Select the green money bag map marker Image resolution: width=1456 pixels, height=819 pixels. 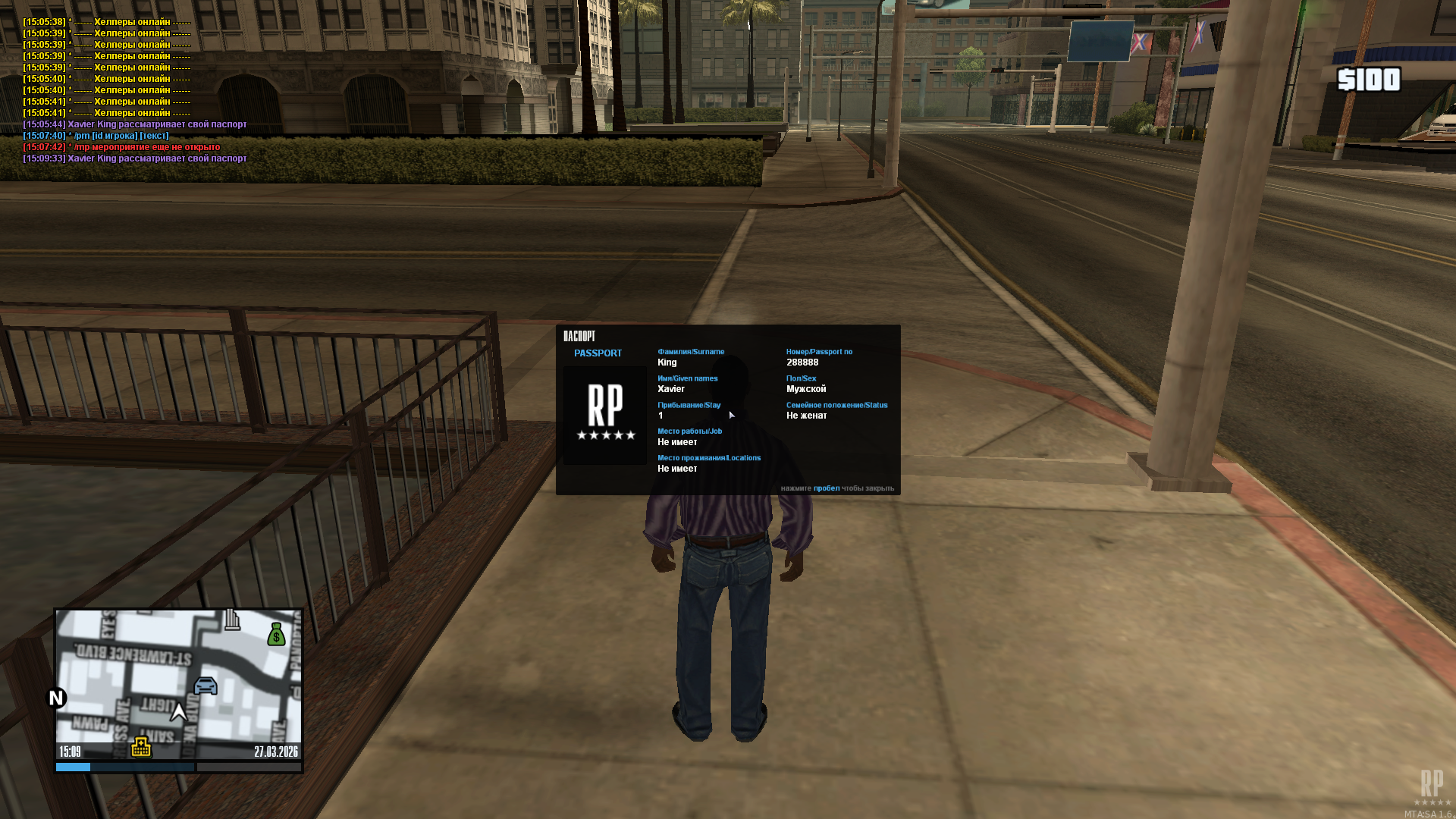point(277,634)
